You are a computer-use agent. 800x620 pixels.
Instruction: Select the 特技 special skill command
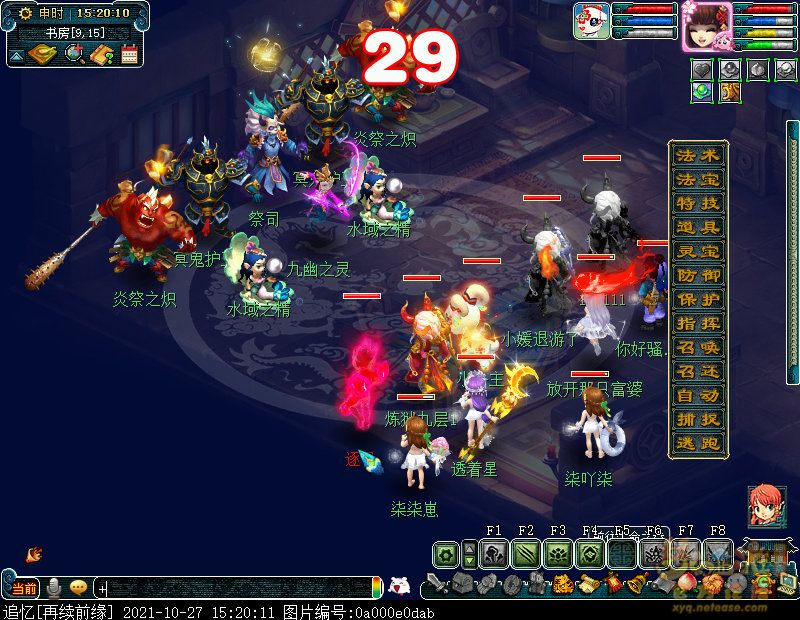tap(698, 204)
